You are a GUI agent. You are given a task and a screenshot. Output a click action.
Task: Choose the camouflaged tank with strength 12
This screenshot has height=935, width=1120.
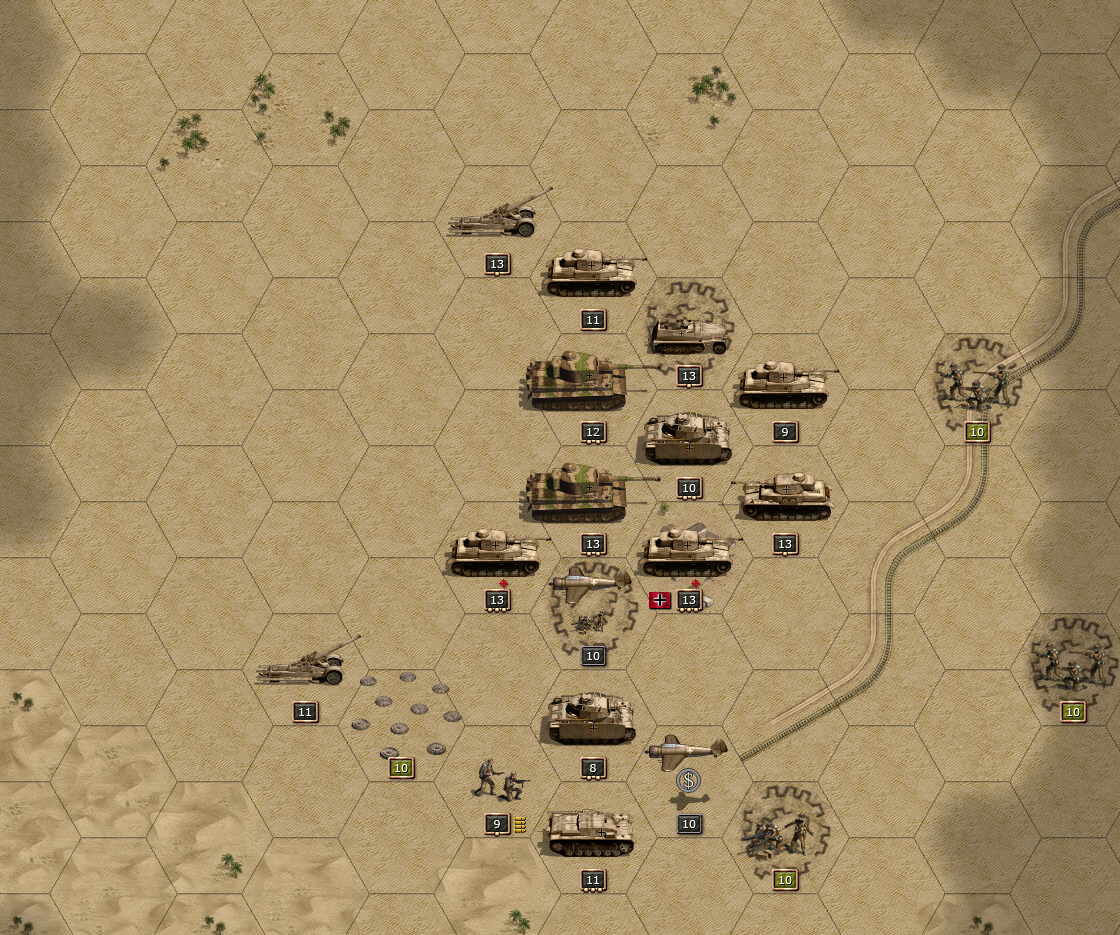(580, 381)
